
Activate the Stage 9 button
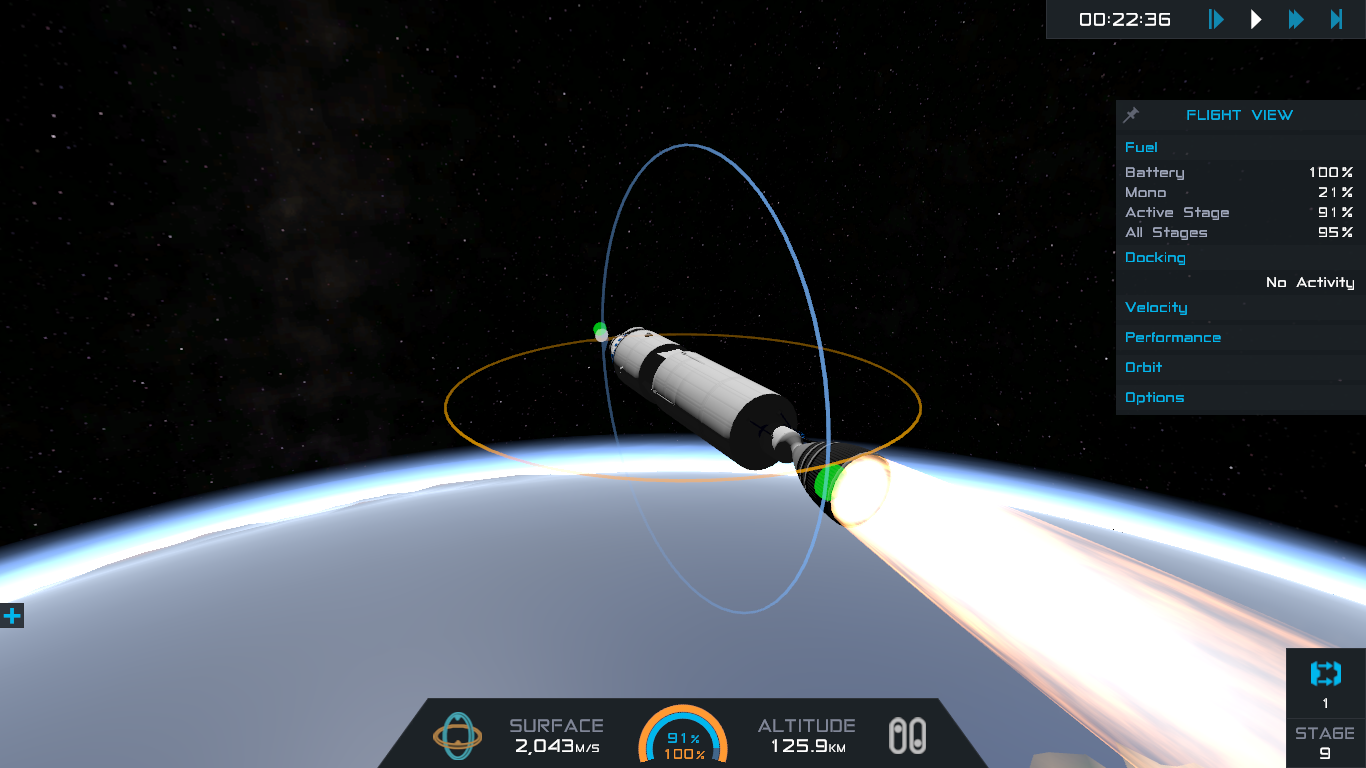[x=1325, y=743]
